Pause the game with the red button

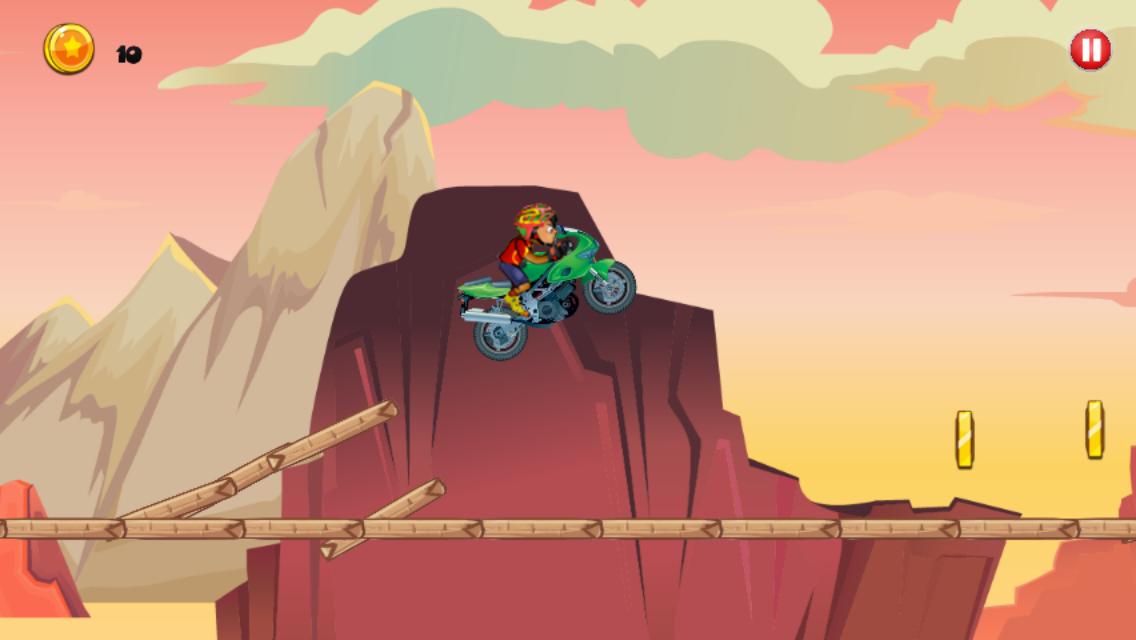(x=1090, y=50)
